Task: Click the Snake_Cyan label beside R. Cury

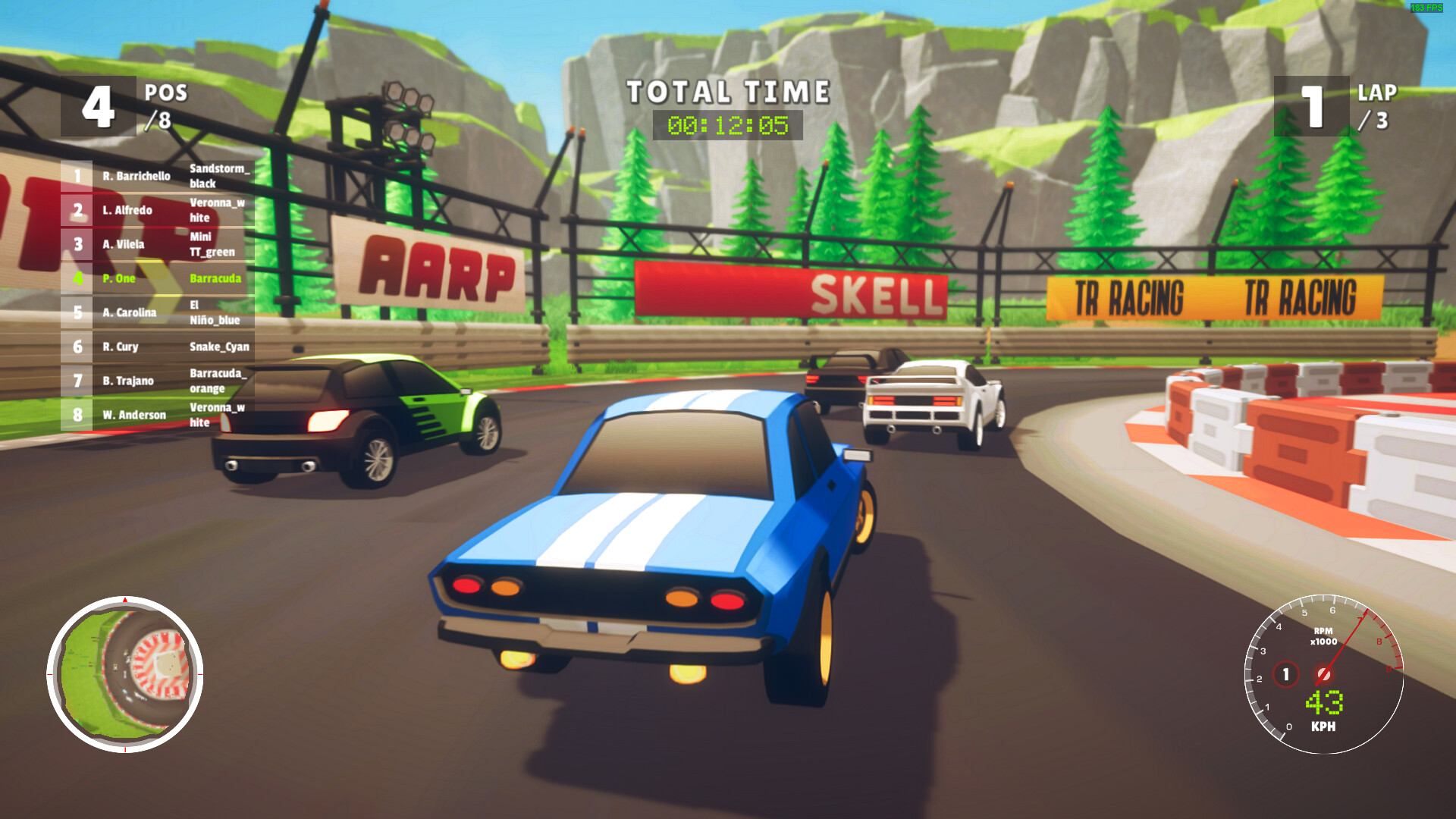Action: click(220, 347)
